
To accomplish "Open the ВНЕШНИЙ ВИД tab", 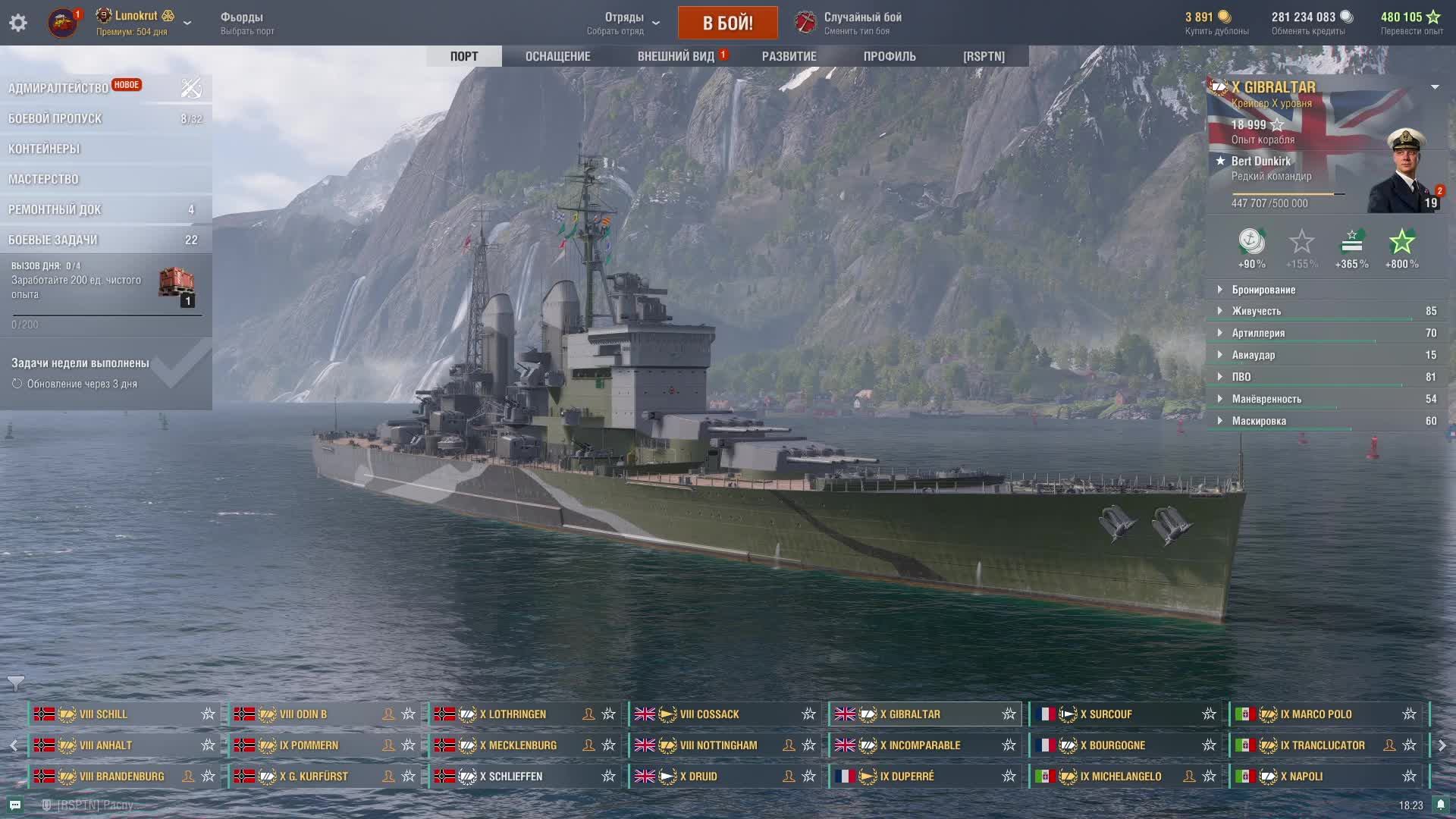I will [x=676, y=56].
